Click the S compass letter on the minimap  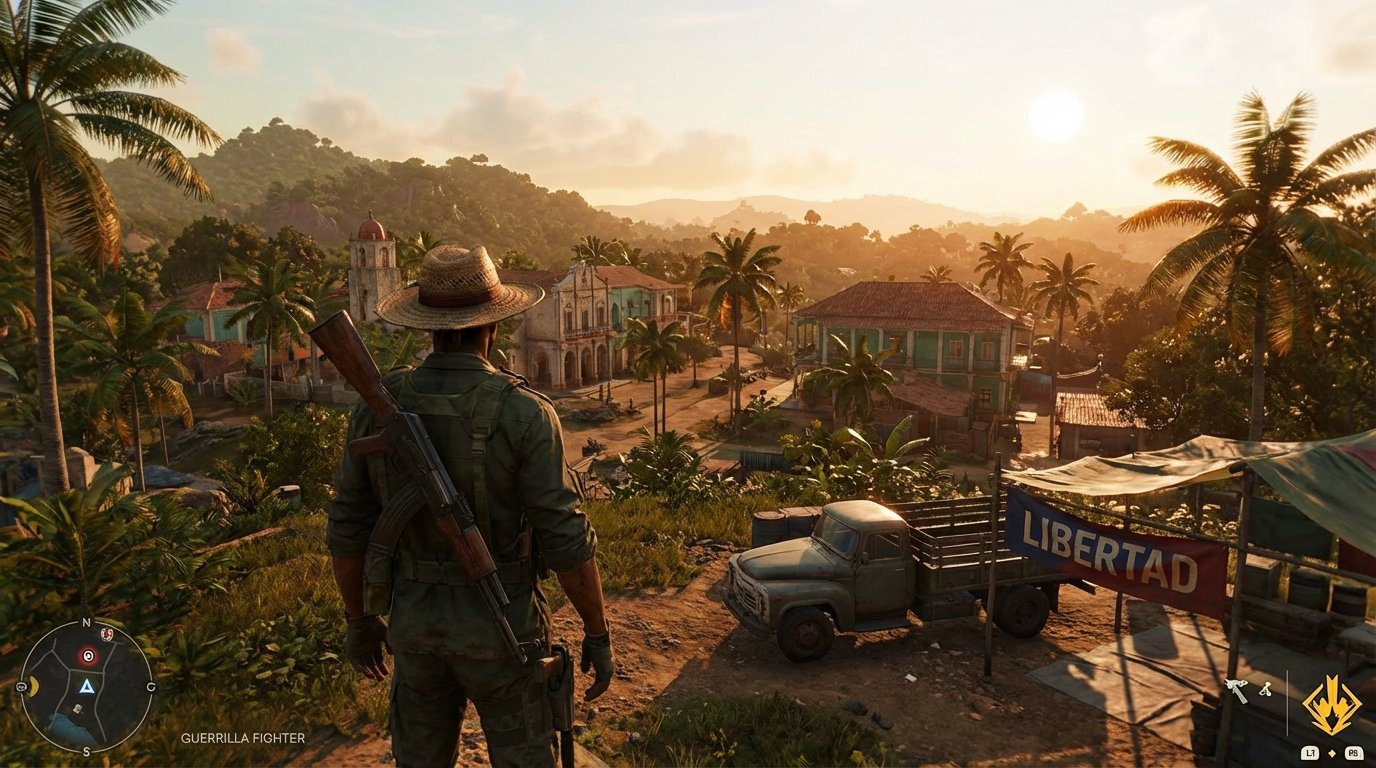coord(86,750)
